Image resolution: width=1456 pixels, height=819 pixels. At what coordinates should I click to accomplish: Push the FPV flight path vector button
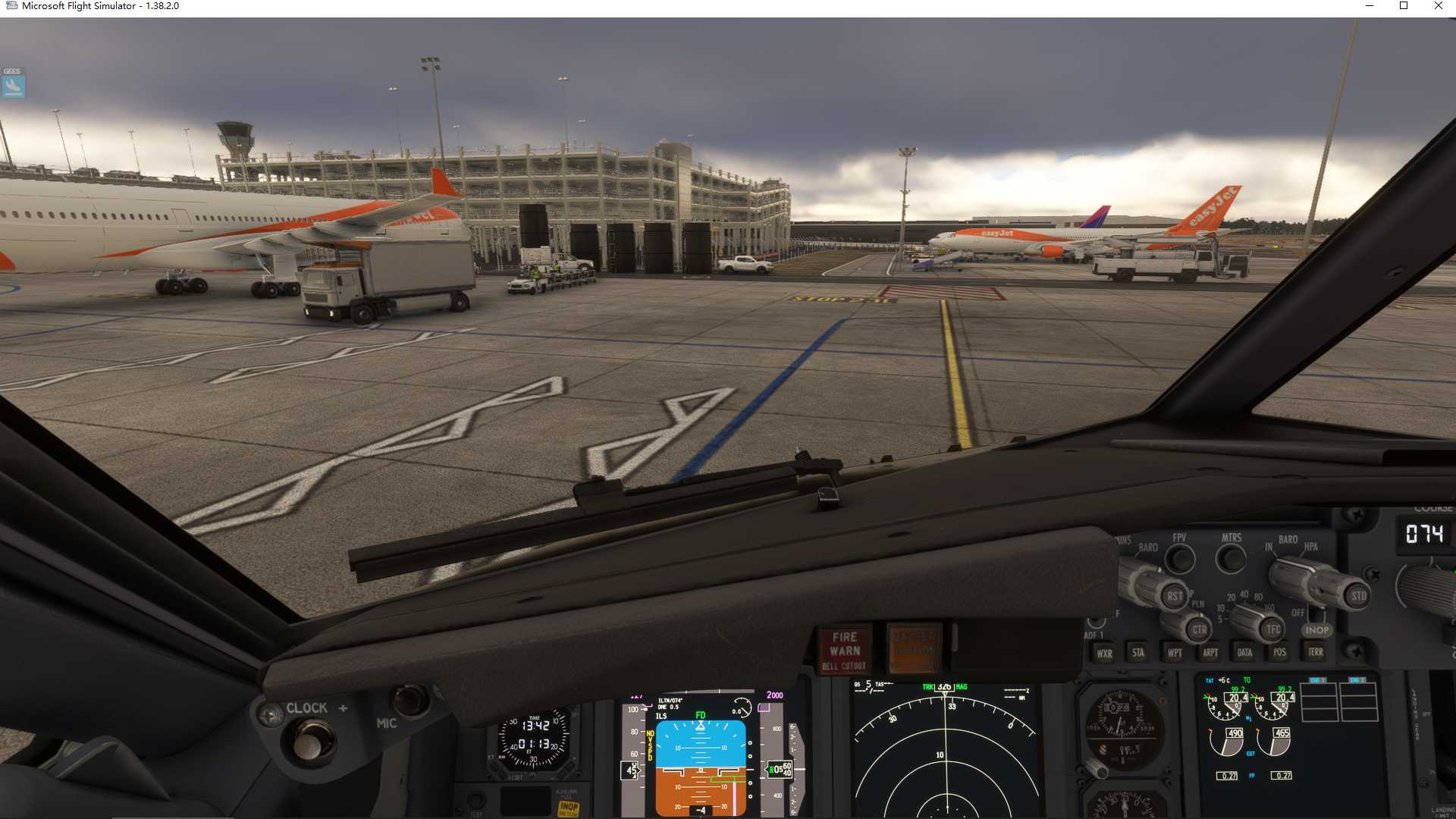1179,560
